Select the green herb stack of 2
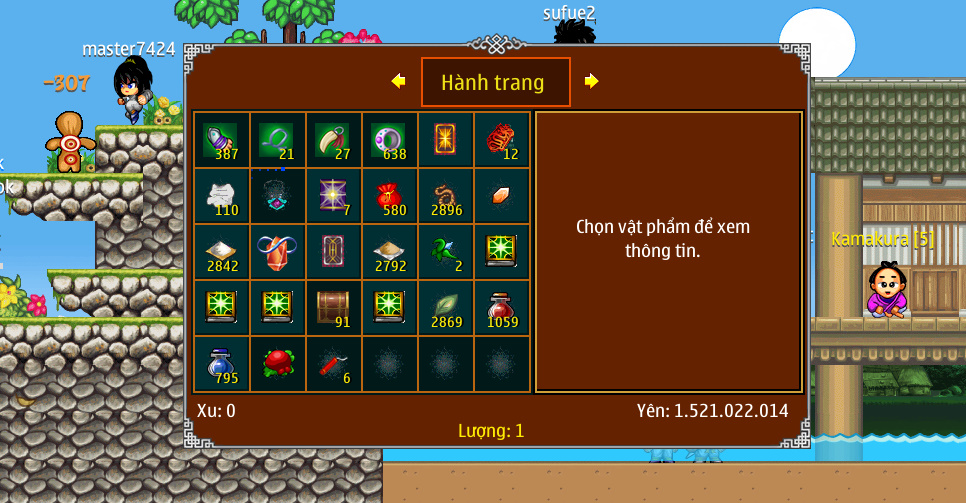This screenshot has width=966, height=503. 445,251
